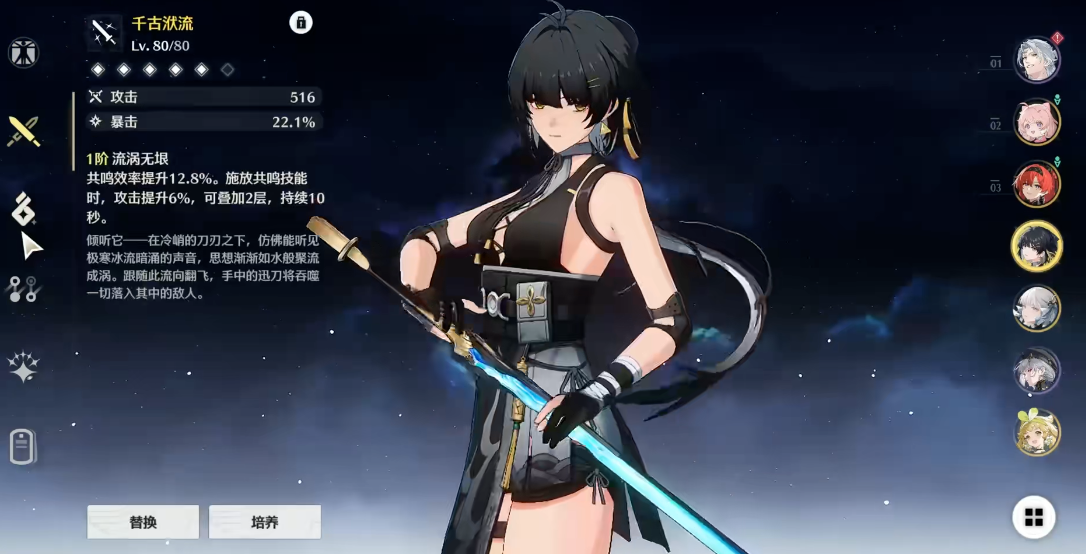Screen dimensions: 1086x554
Task: Select the crossed swords weapon tab
Action: (23, 131)
